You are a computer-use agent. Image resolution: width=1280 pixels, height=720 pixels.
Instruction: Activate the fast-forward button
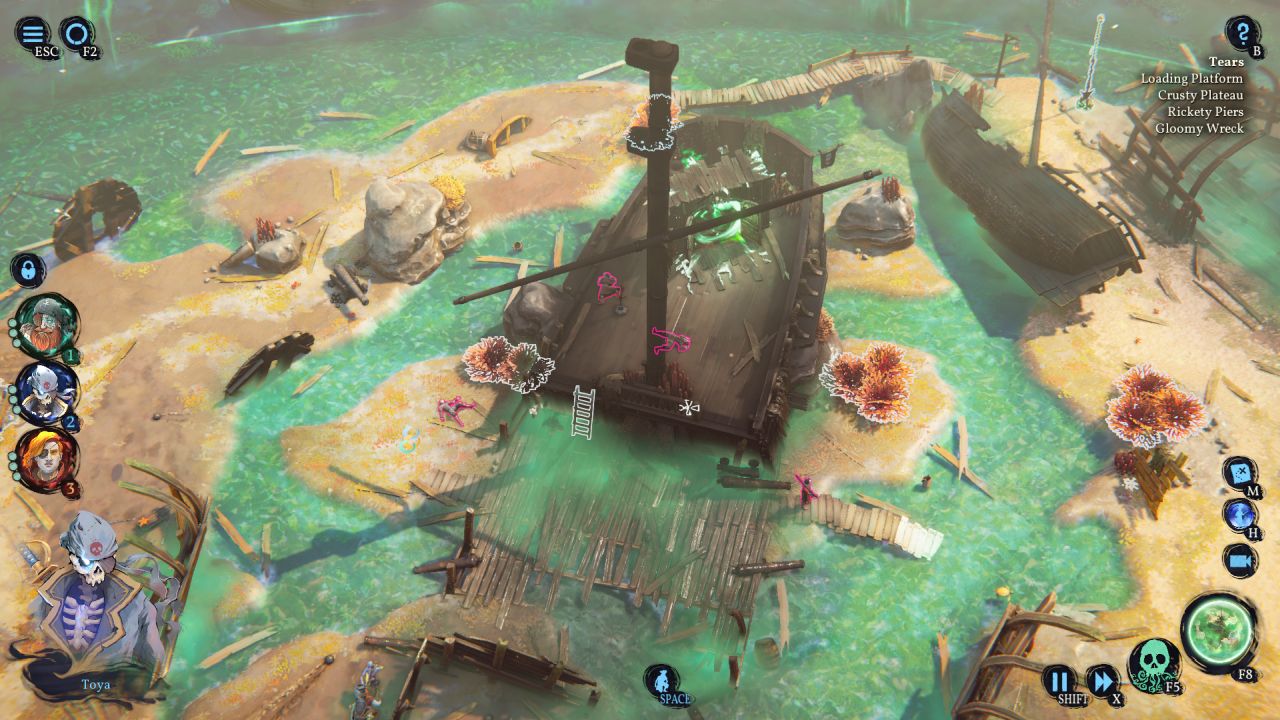[1102, 681]
